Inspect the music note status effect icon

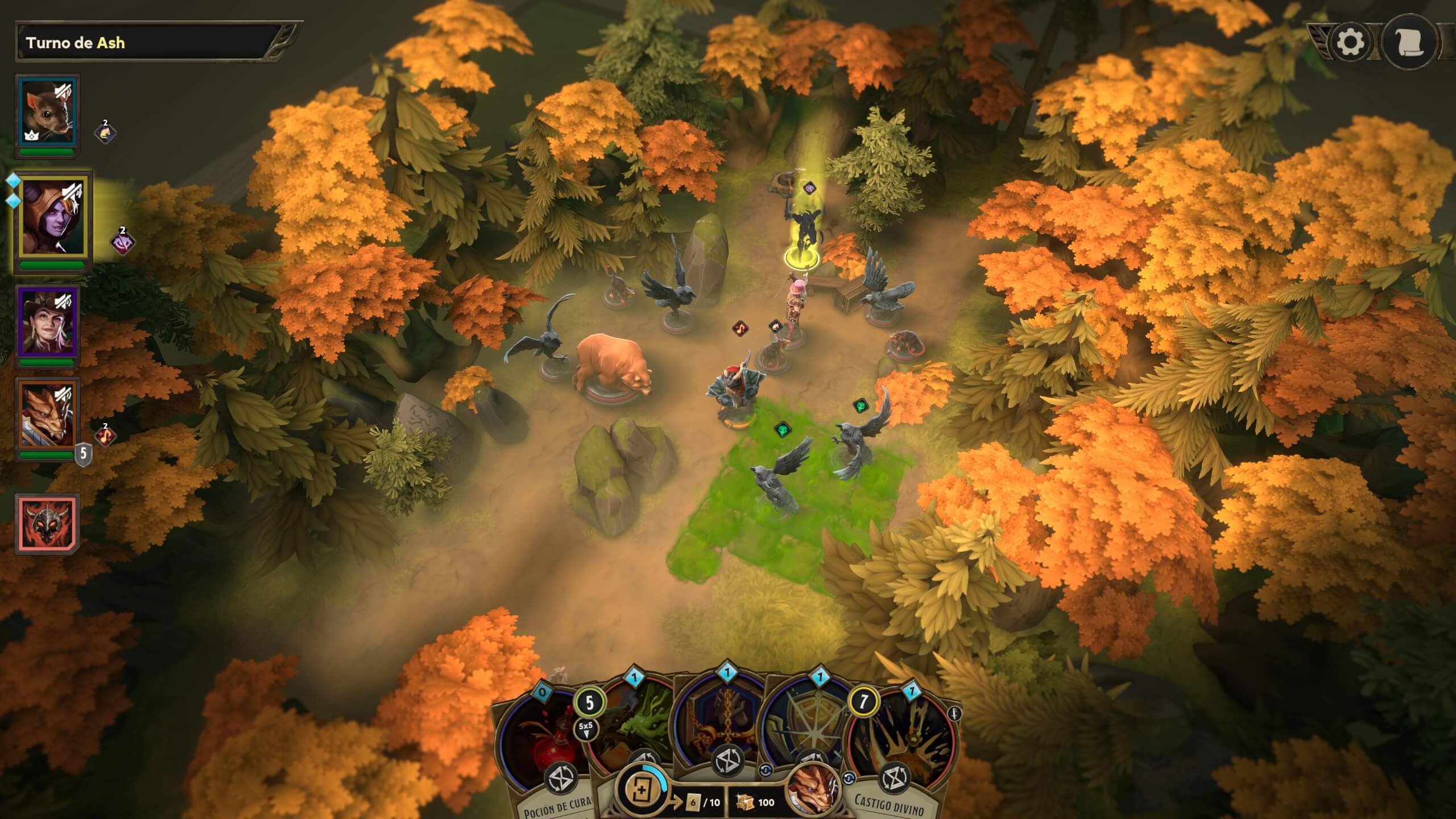(x=105, y=436)
